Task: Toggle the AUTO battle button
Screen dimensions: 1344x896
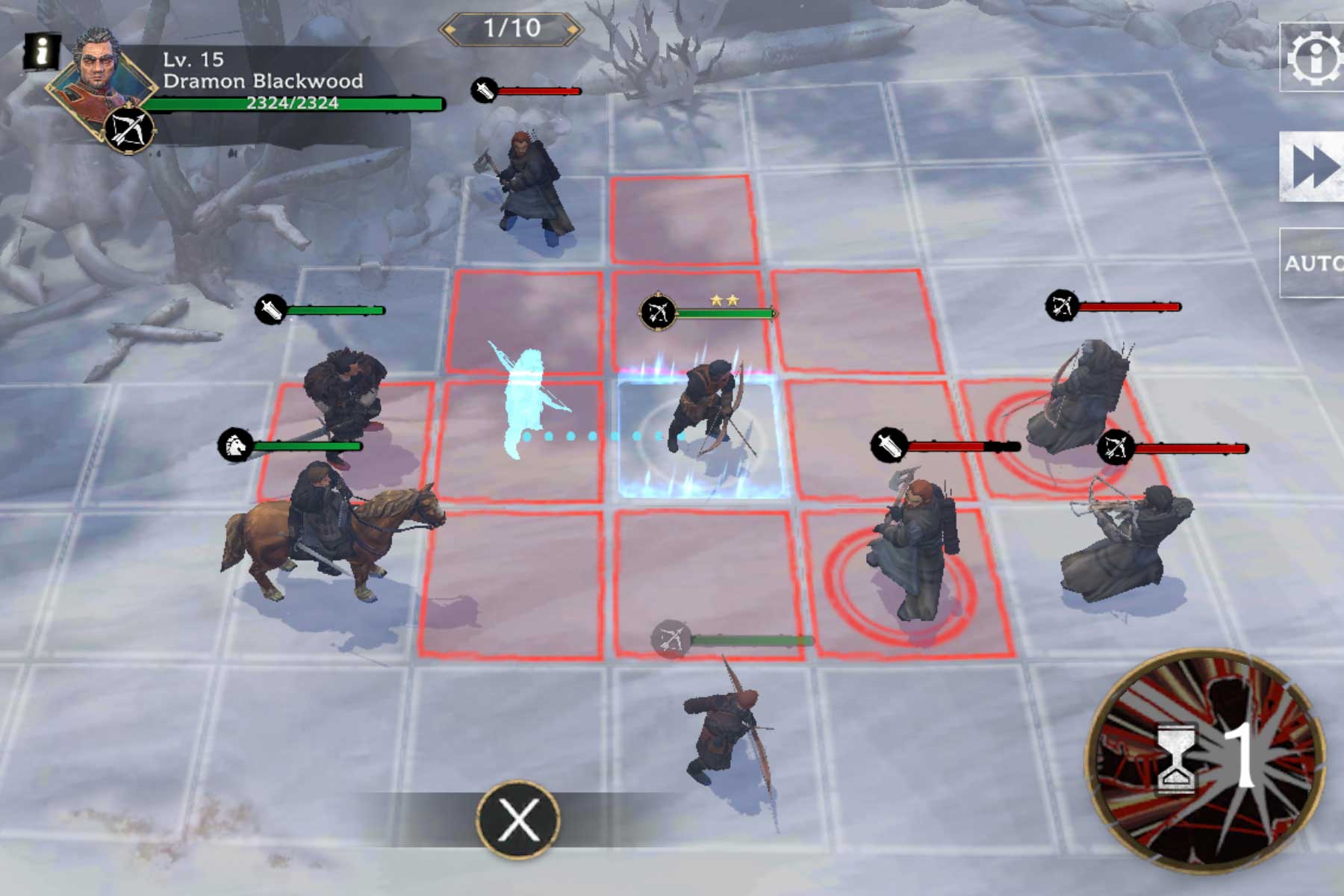Action: pyautogui.click(x=1313, y=263)
